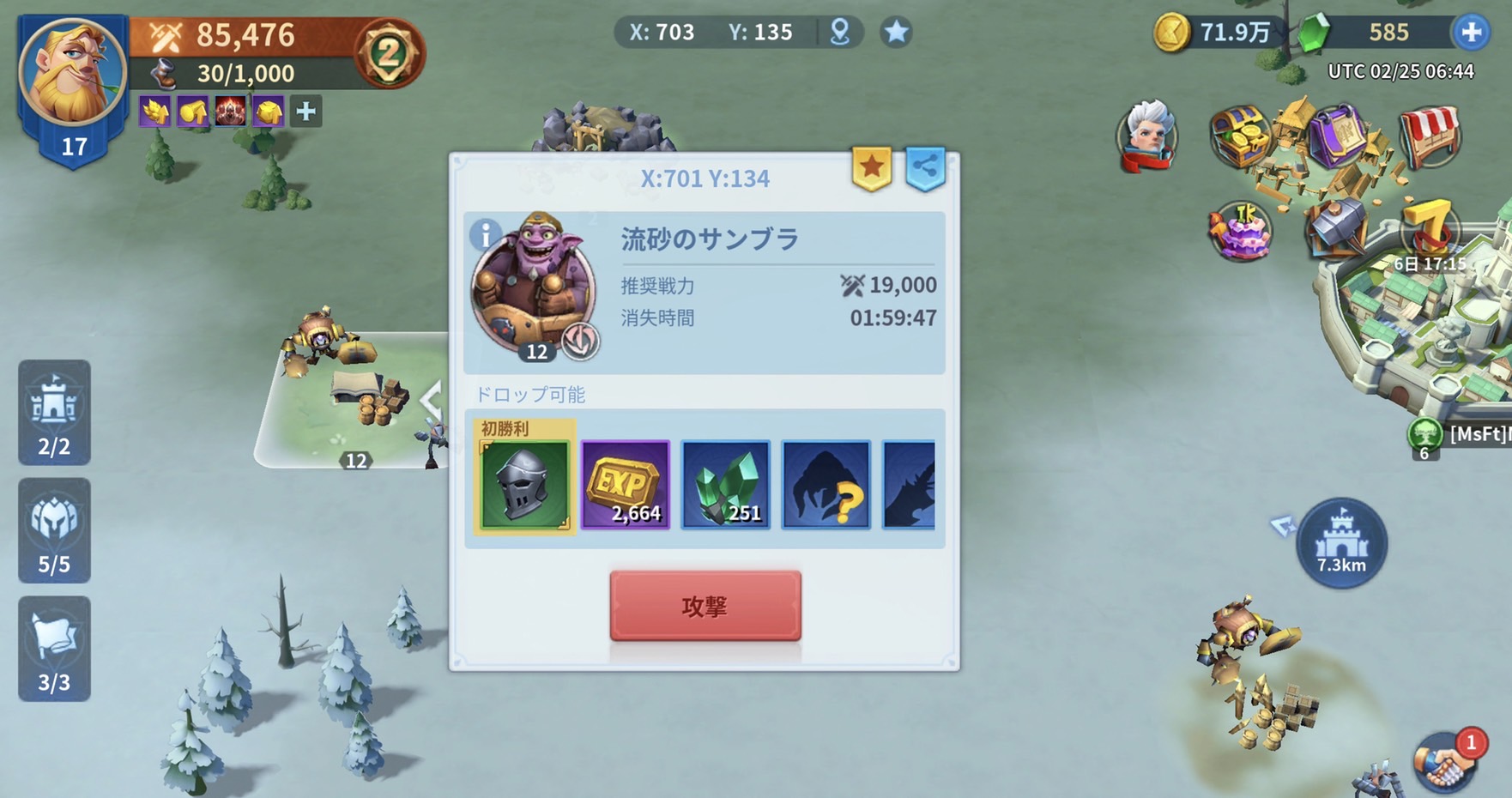Open the treasure chest event icon
Screen dimensions: 1512x798
point(1238,136)
